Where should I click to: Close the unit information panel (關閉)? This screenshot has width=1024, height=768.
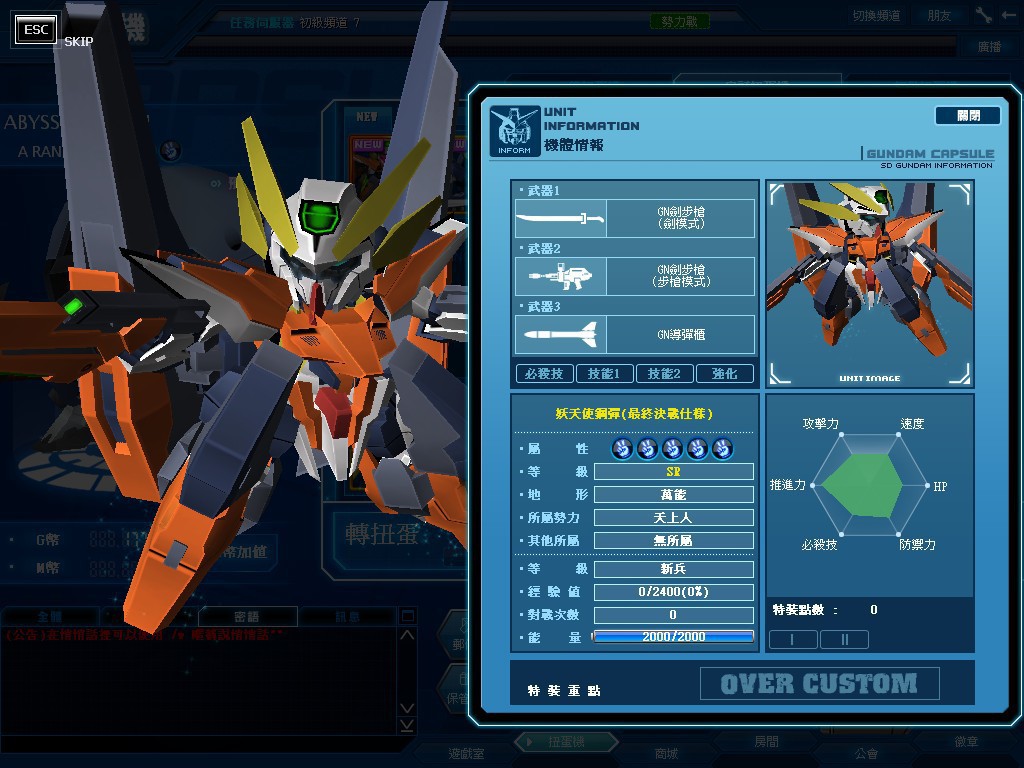(967, 116)
